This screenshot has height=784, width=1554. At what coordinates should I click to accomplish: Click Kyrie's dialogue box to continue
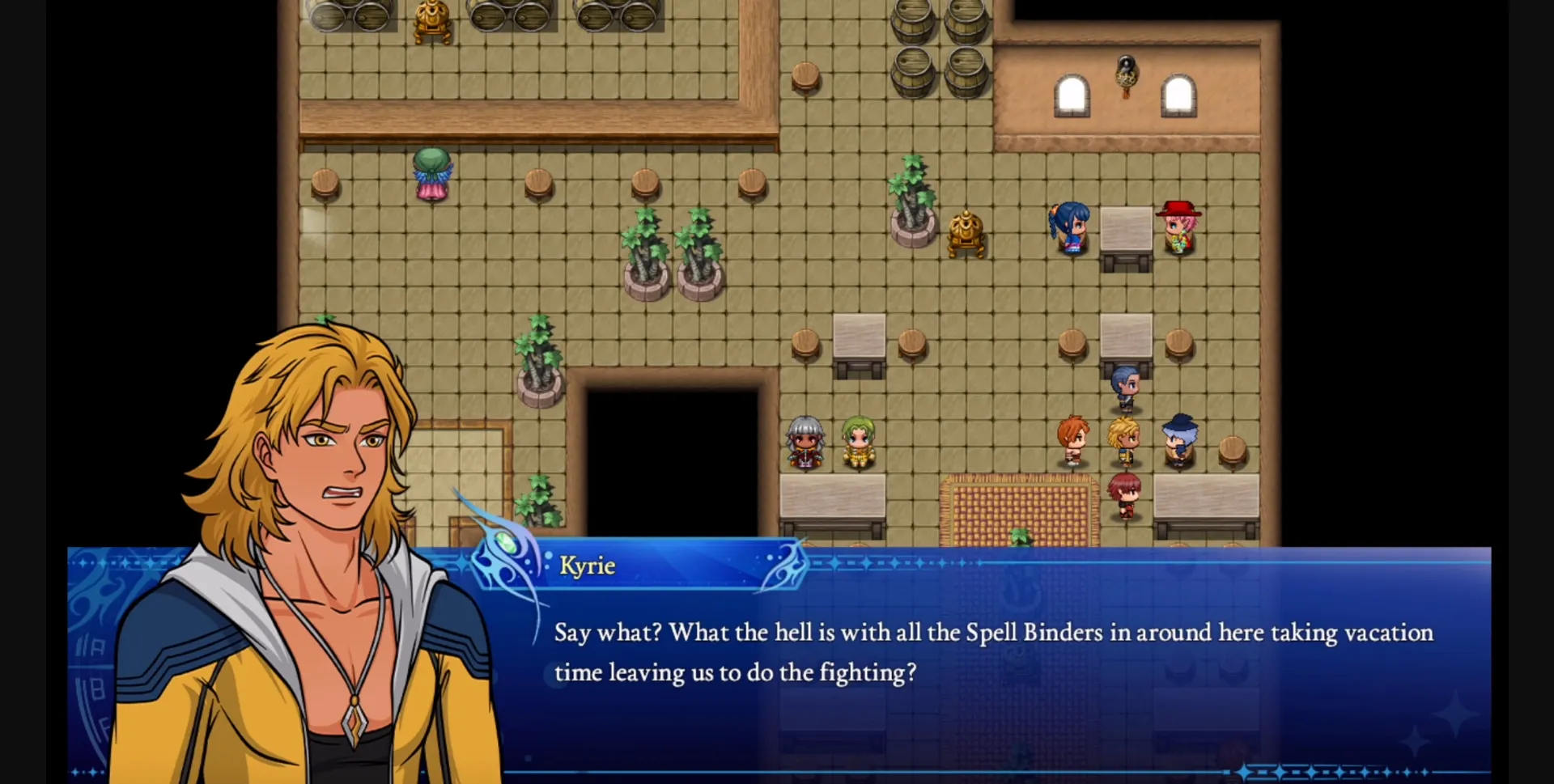991,655
